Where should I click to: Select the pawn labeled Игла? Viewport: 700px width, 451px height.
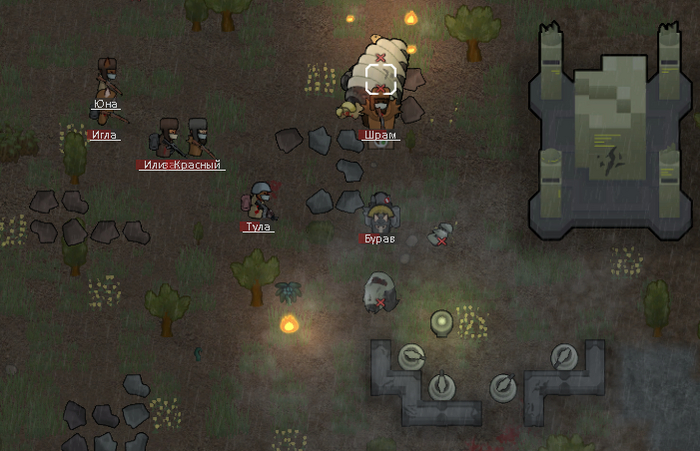104,116
